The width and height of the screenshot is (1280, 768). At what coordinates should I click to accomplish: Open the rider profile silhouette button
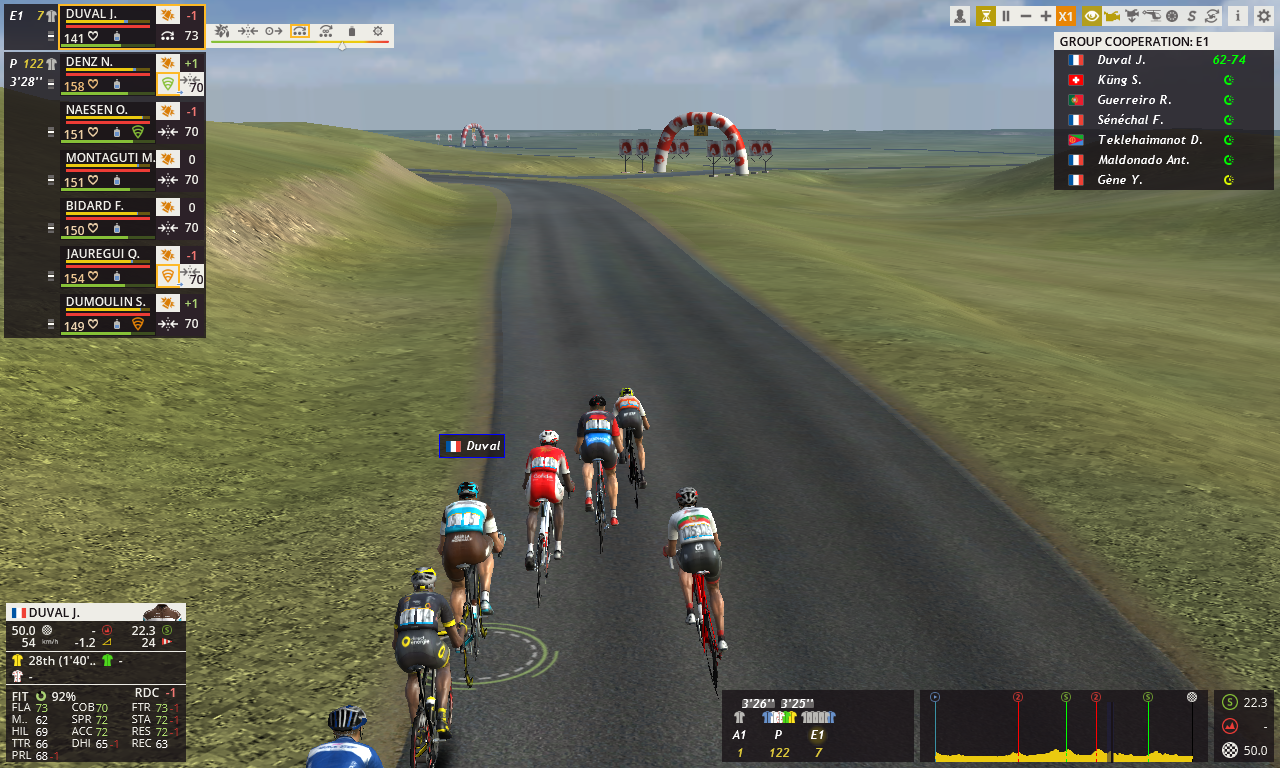[x=960, y=16]
